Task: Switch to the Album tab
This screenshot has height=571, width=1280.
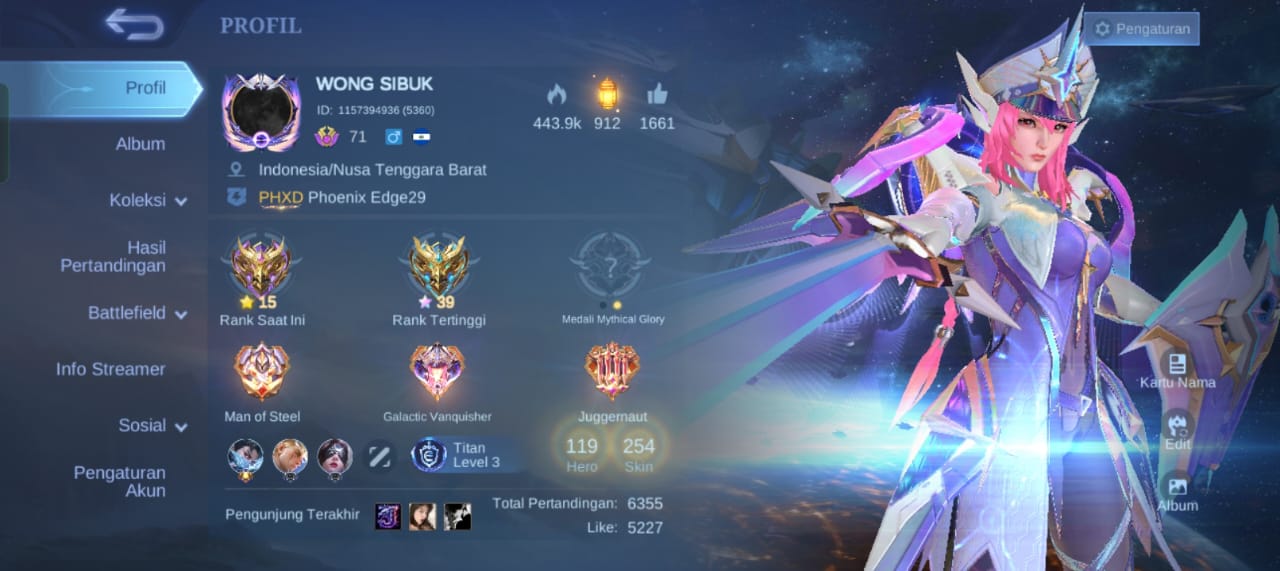Action: pos(140,144)
